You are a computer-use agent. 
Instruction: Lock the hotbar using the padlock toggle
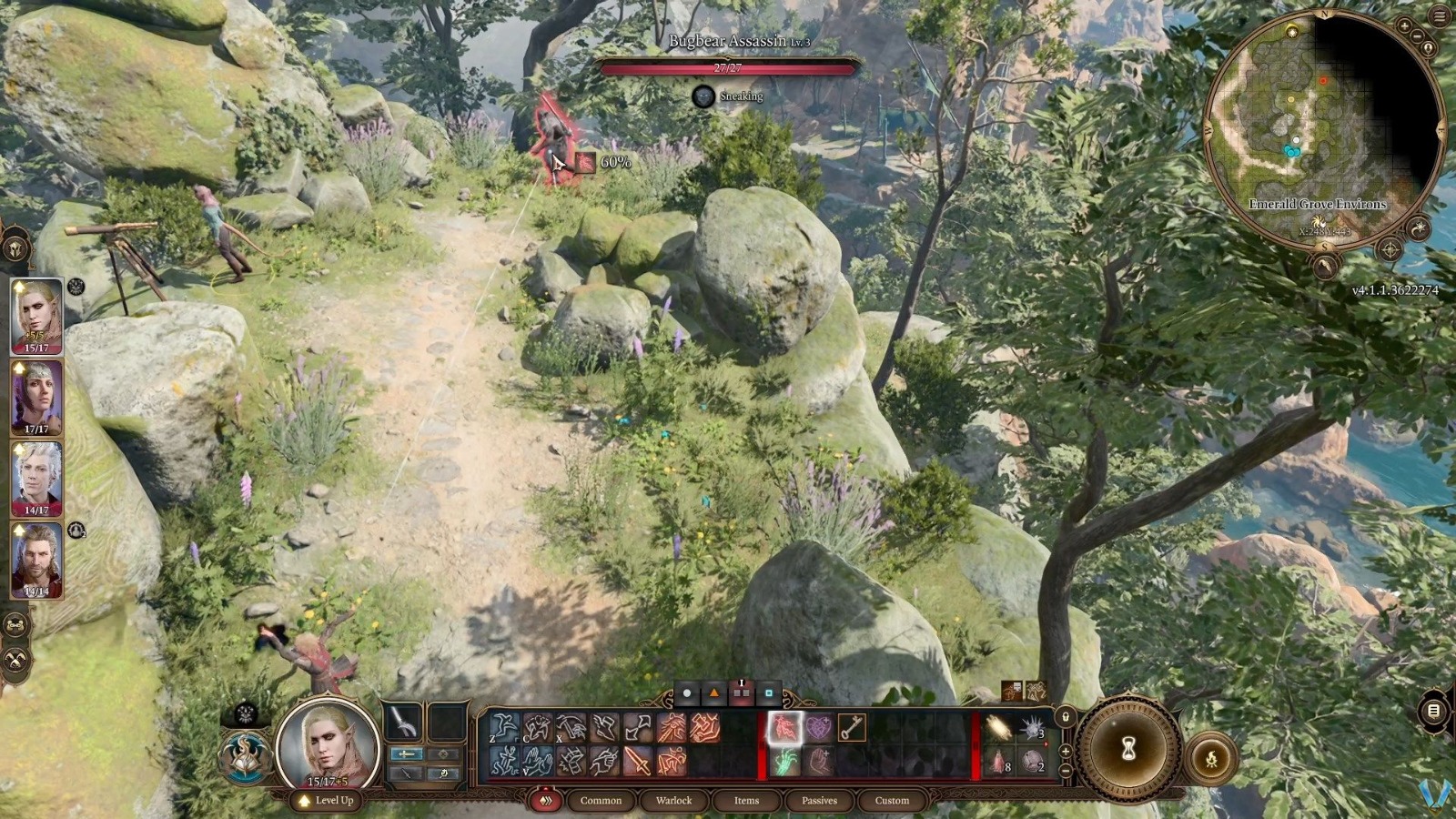(x=1065, y=717)
